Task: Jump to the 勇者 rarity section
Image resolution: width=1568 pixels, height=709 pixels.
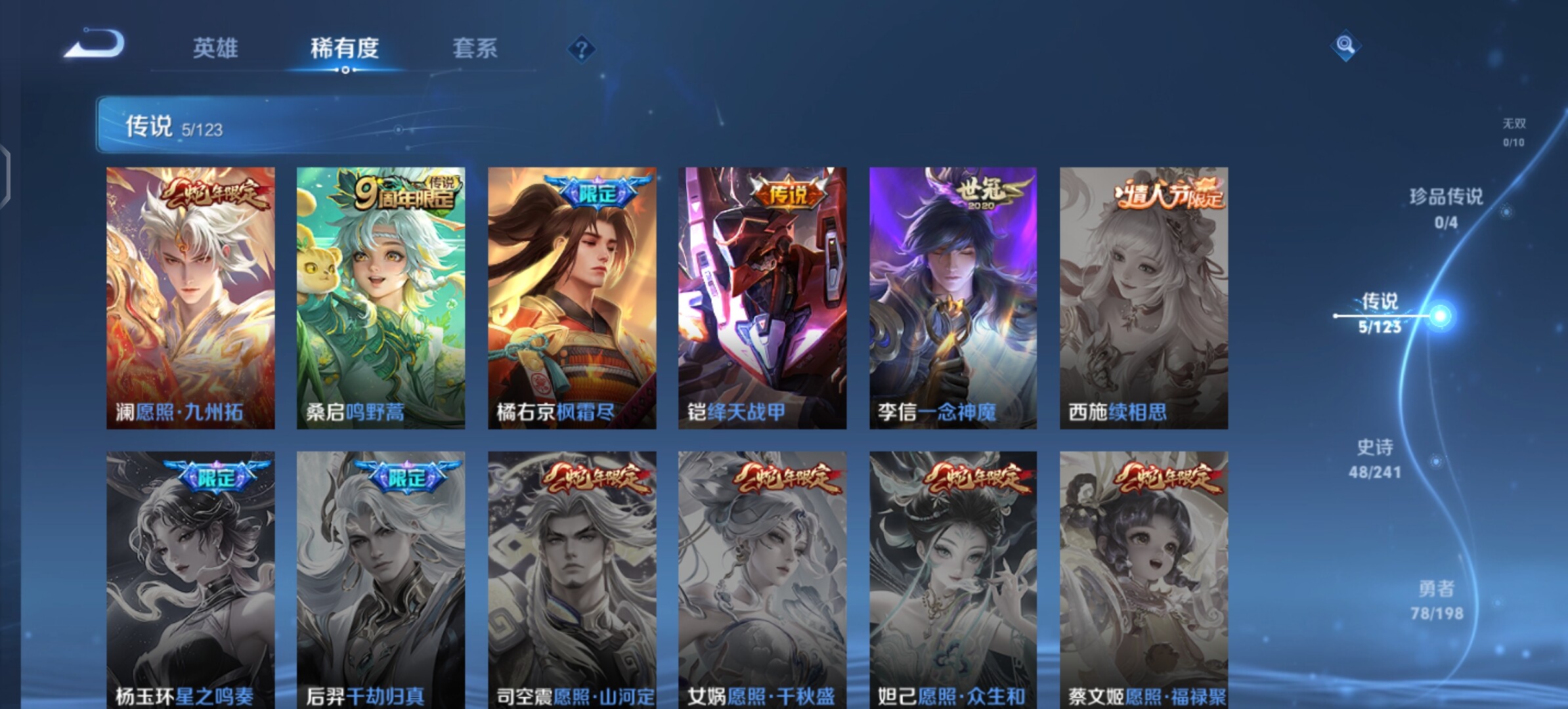Action: [x=1437, y=599]
